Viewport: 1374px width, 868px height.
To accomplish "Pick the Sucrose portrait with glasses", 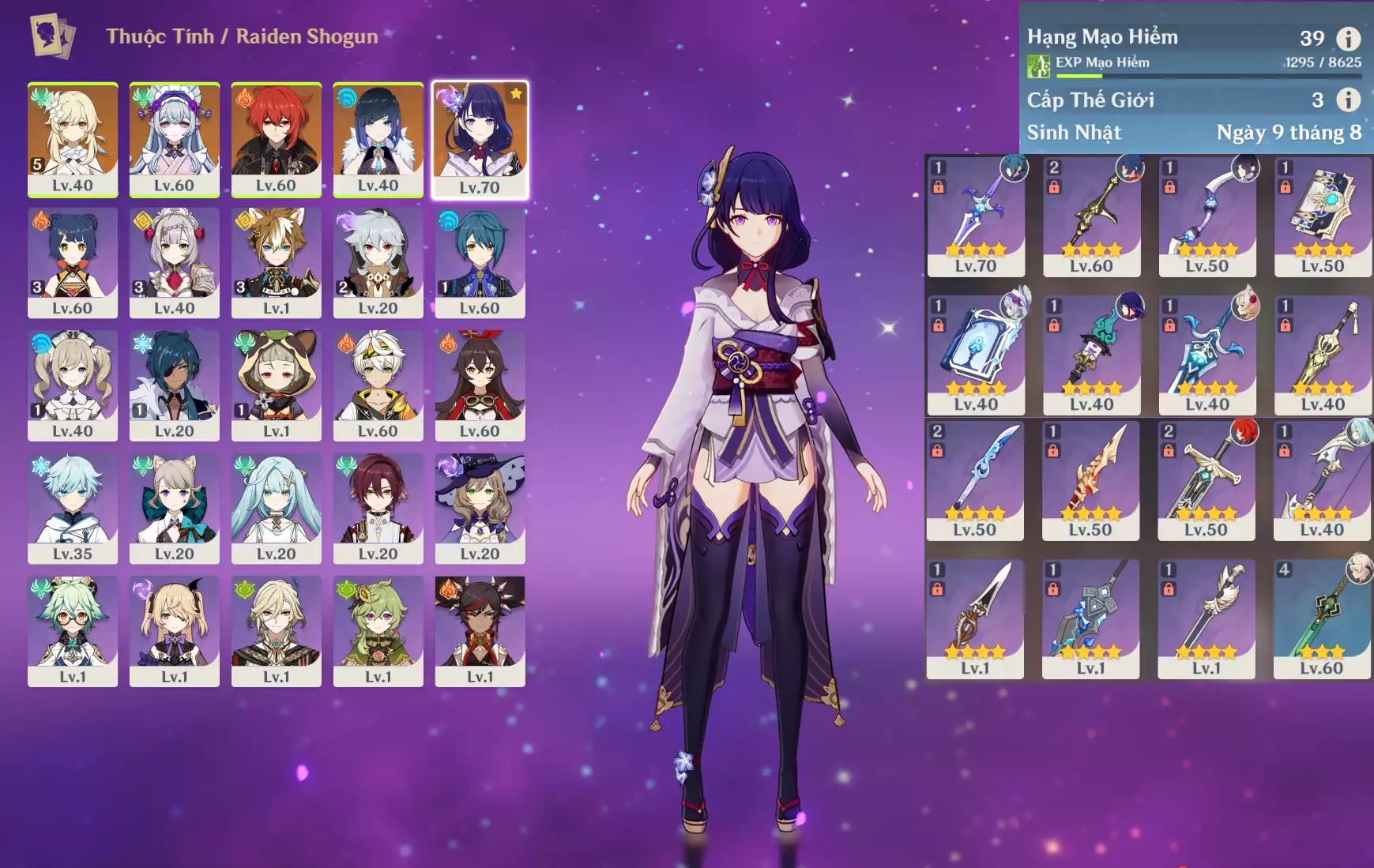I will coord(73,631).
